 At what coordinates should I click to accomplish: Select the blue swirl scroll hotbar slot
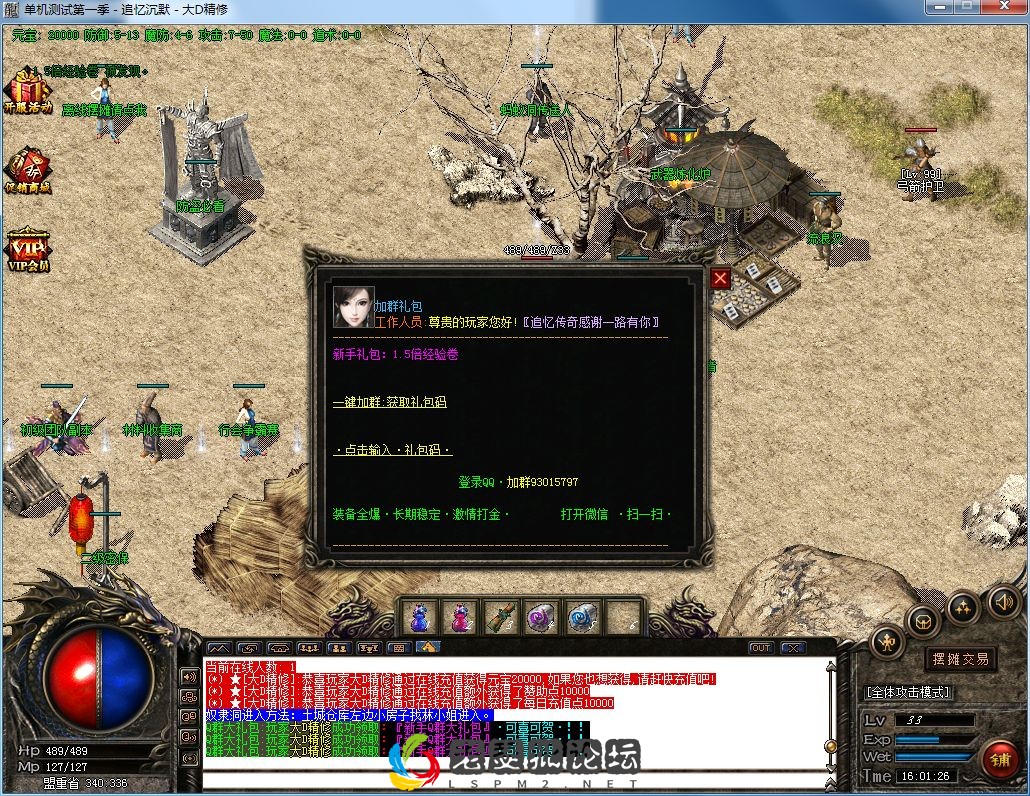(582, 618)
